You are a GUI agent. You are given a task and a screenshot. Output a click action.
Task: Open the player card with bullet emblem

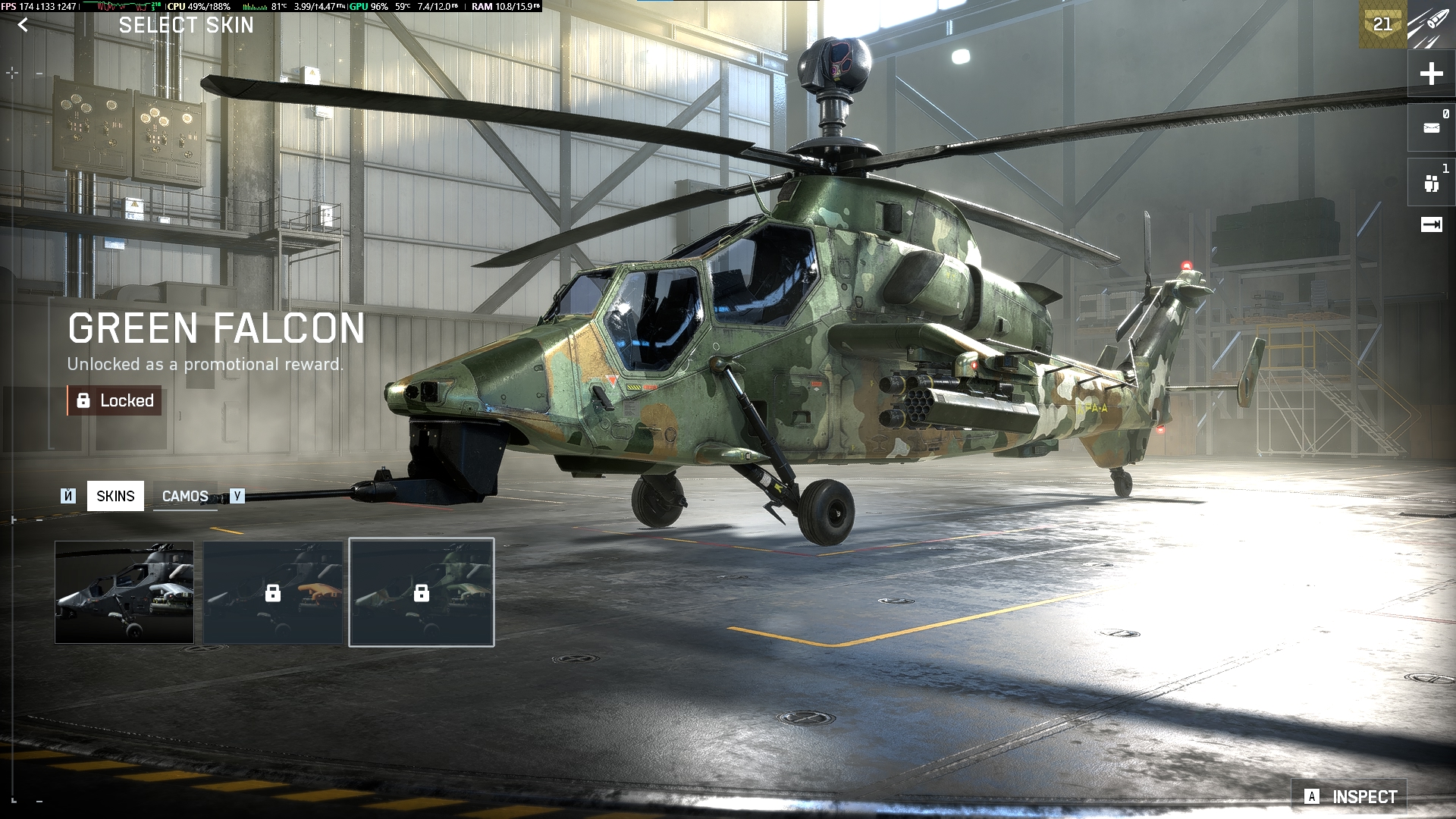(1430, 24)
